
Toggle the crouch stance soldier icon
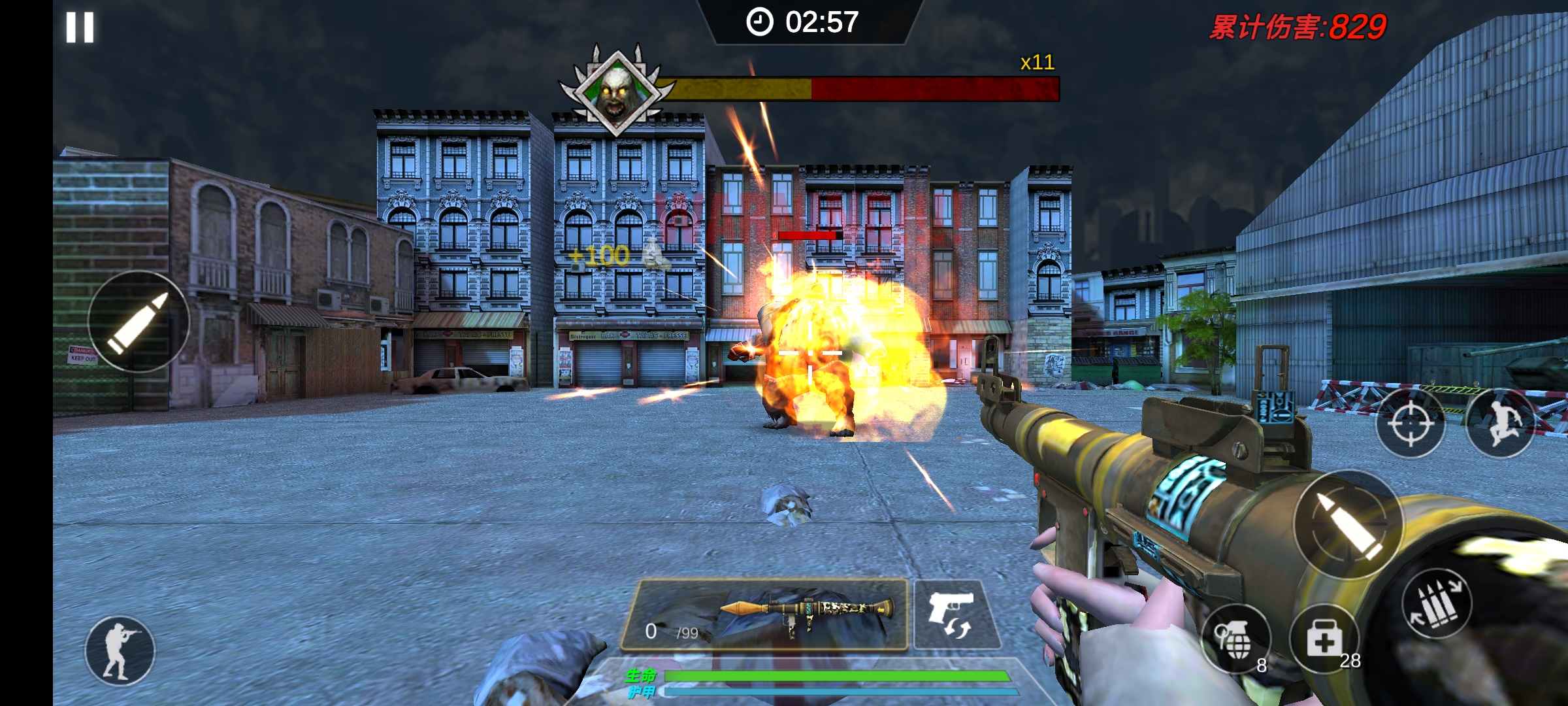pos(120,650)
